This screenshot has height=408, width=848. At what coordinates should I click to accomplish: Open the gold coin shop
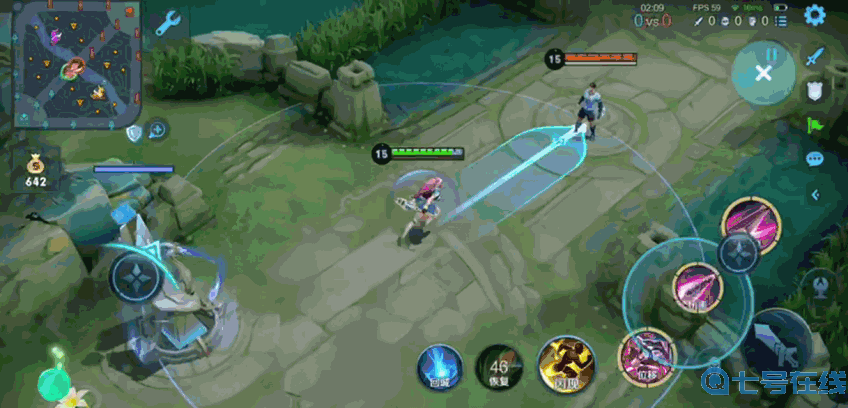[x=36, y=166]
